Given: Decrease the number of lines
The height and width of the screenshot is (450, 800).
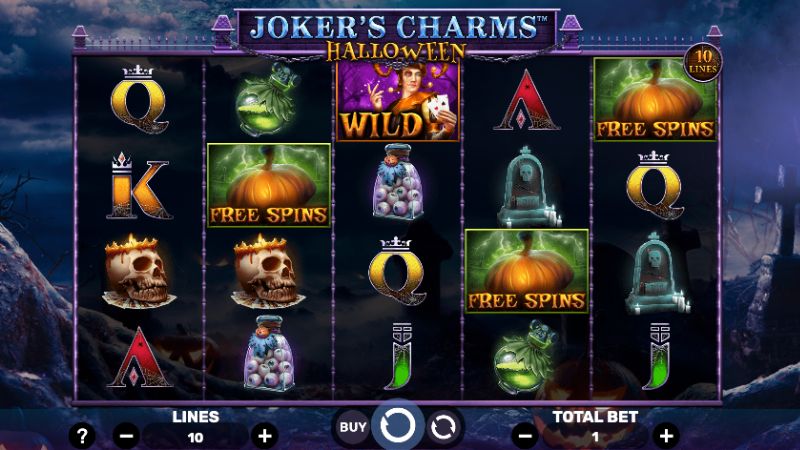Looking at the screenshot, I should (127, 435).
